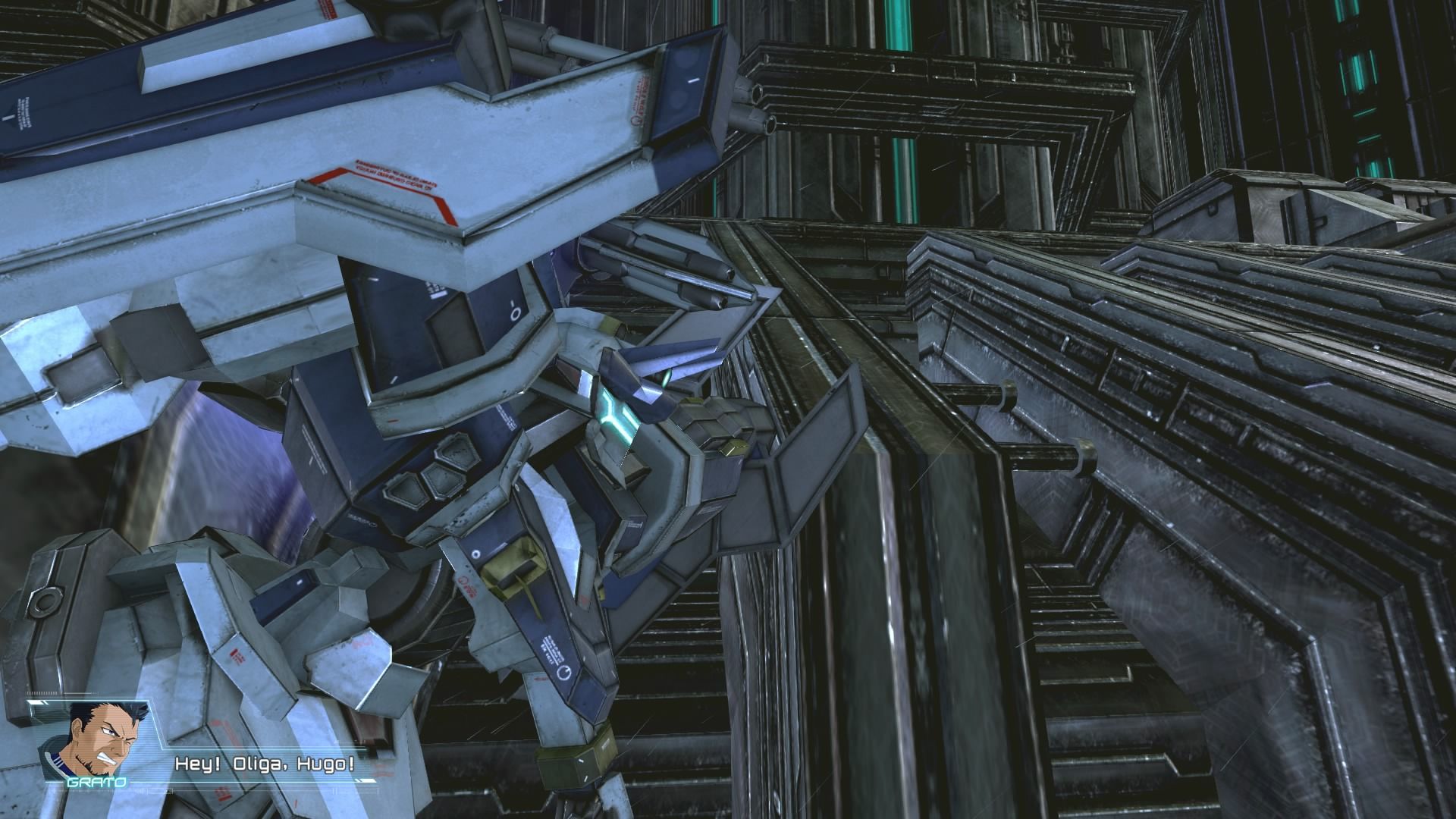Advance the dialogue "Hey! Oliga, Hugo!"

pyautogui.click(x=262, y=764)
